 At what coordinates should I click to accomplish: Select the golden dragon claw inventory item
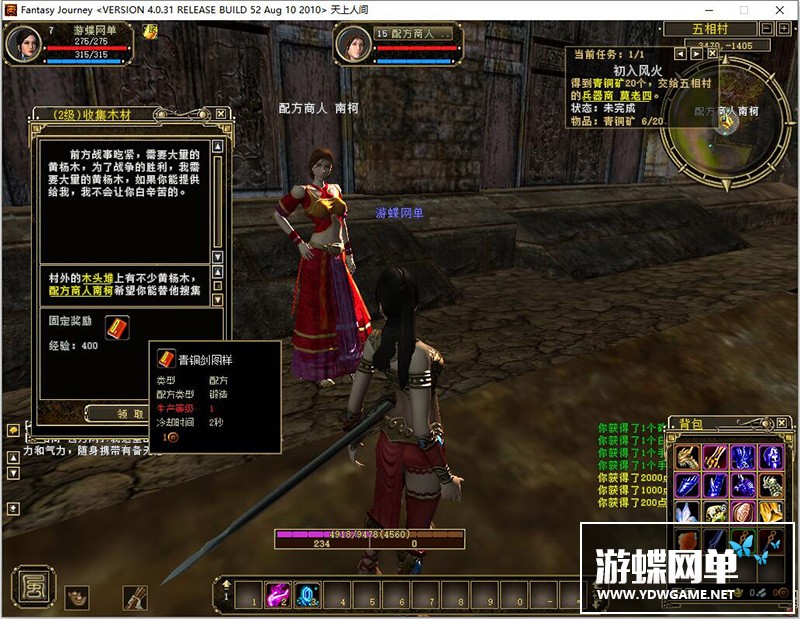pyautogui.click(x=687, y=458)
